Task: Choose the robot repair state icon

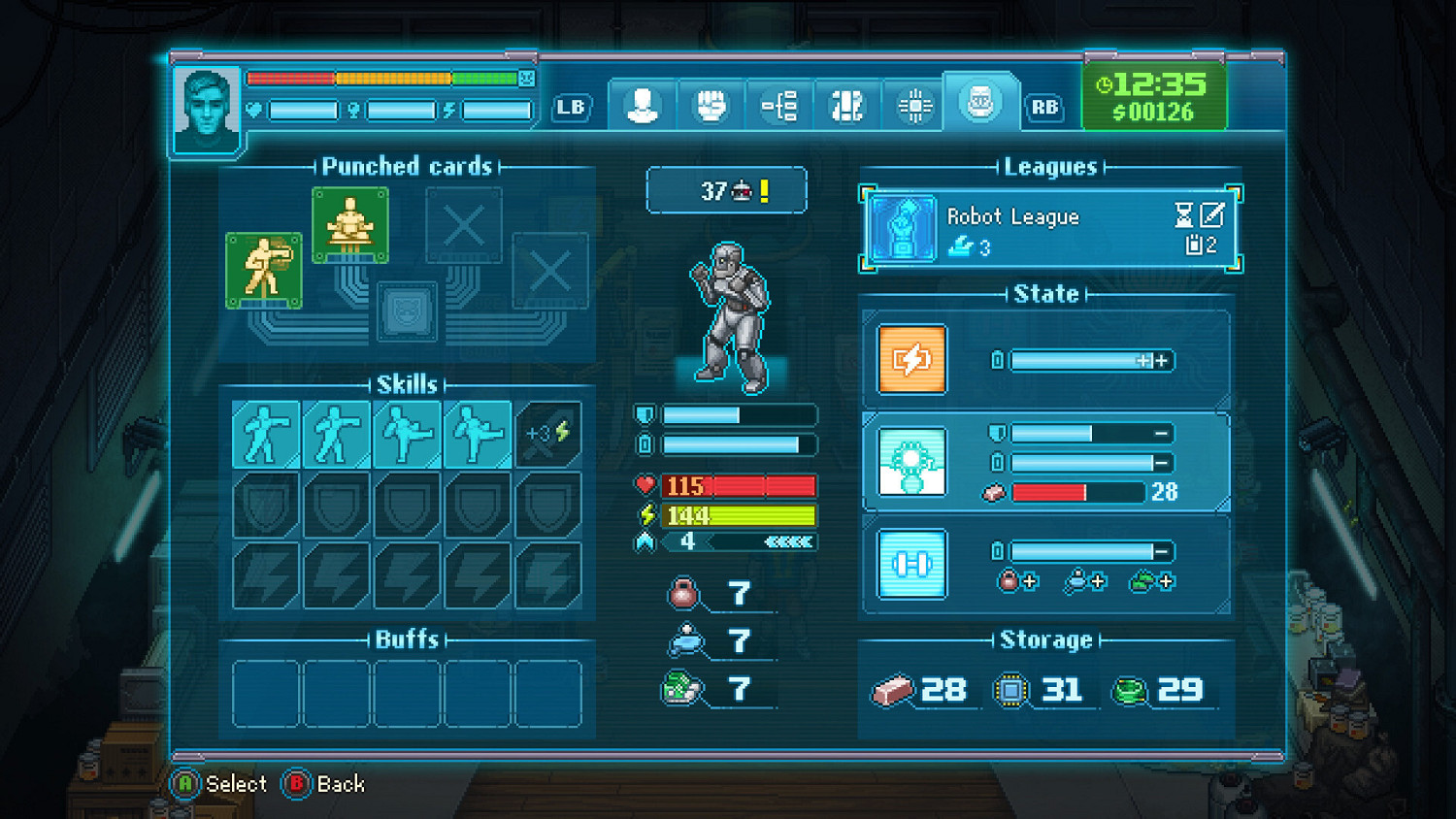Action: tap(911, 462)
